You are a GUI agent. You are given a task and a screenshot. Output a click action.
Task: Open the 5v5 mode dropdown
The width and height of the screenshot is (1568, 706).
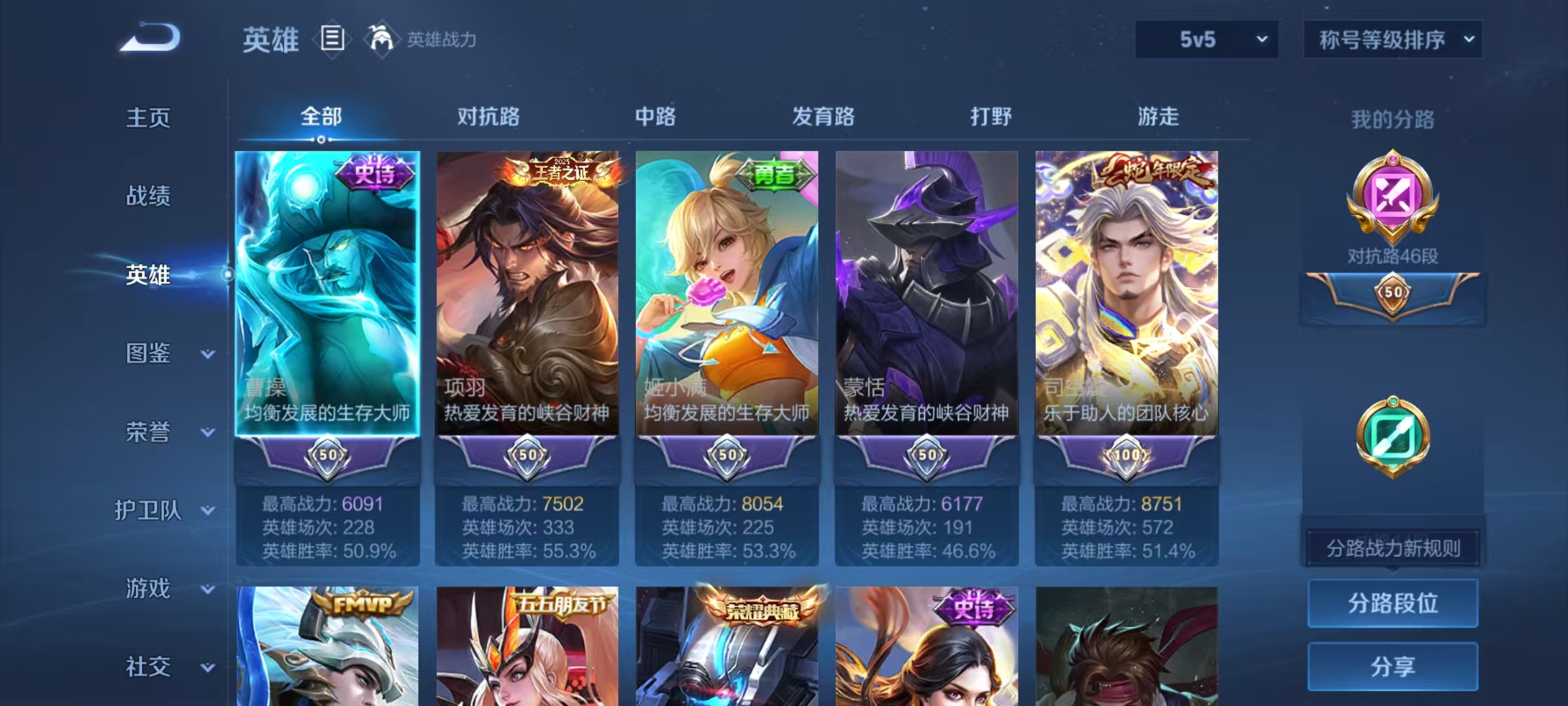click(1205, 39)
